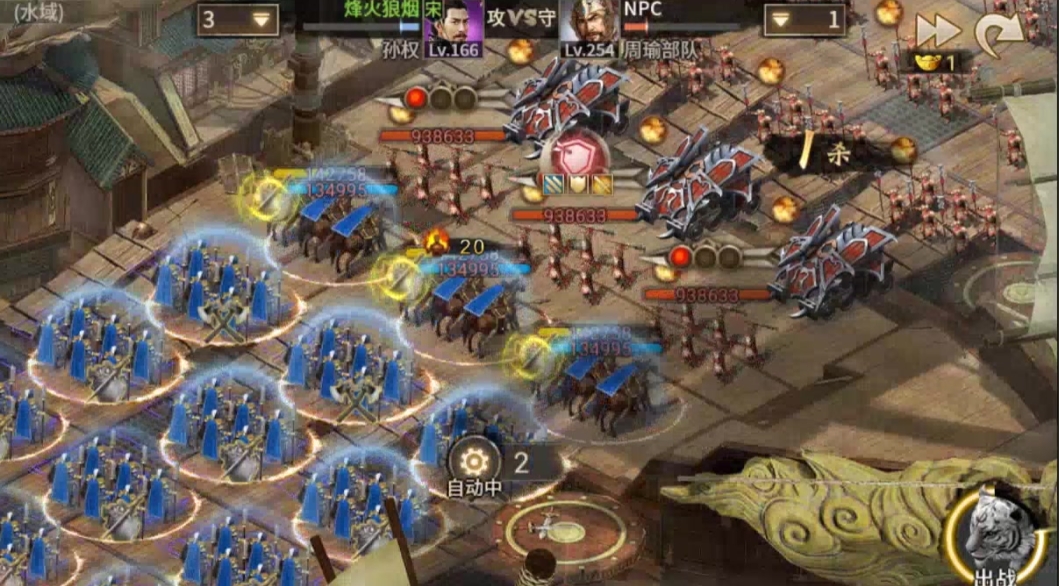Open the defender's dropdown showing 1

point(805,19)
